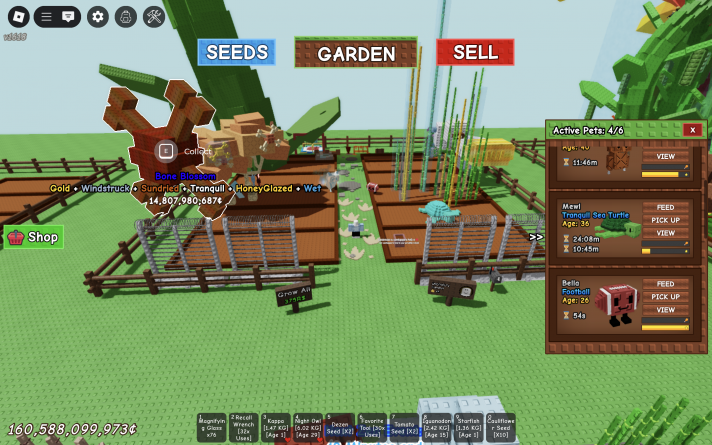Teleport using the SEEDS button
Viewport: 712px width, 445px height.
[x=236, y=52]
